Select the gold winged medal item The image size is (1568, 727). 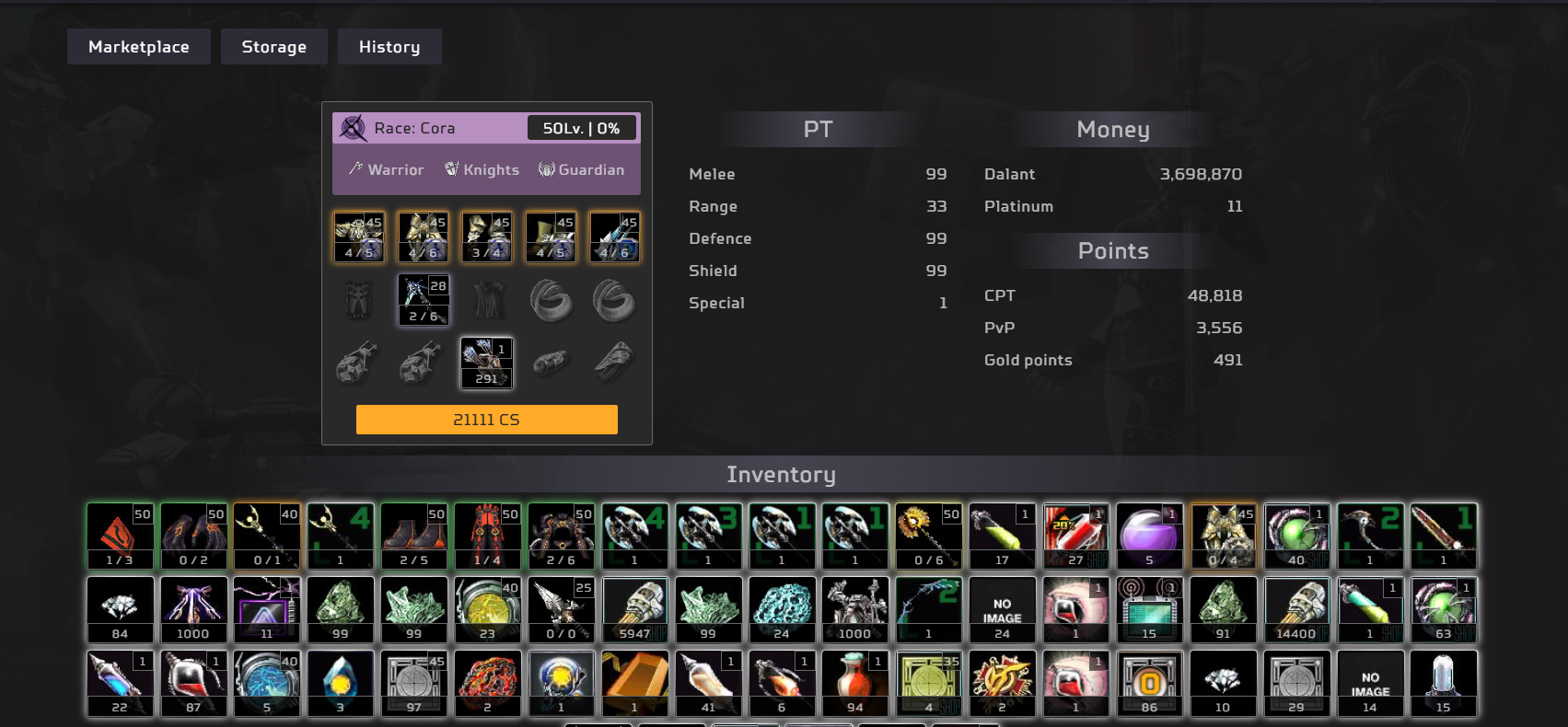[x=1002, y=683]
